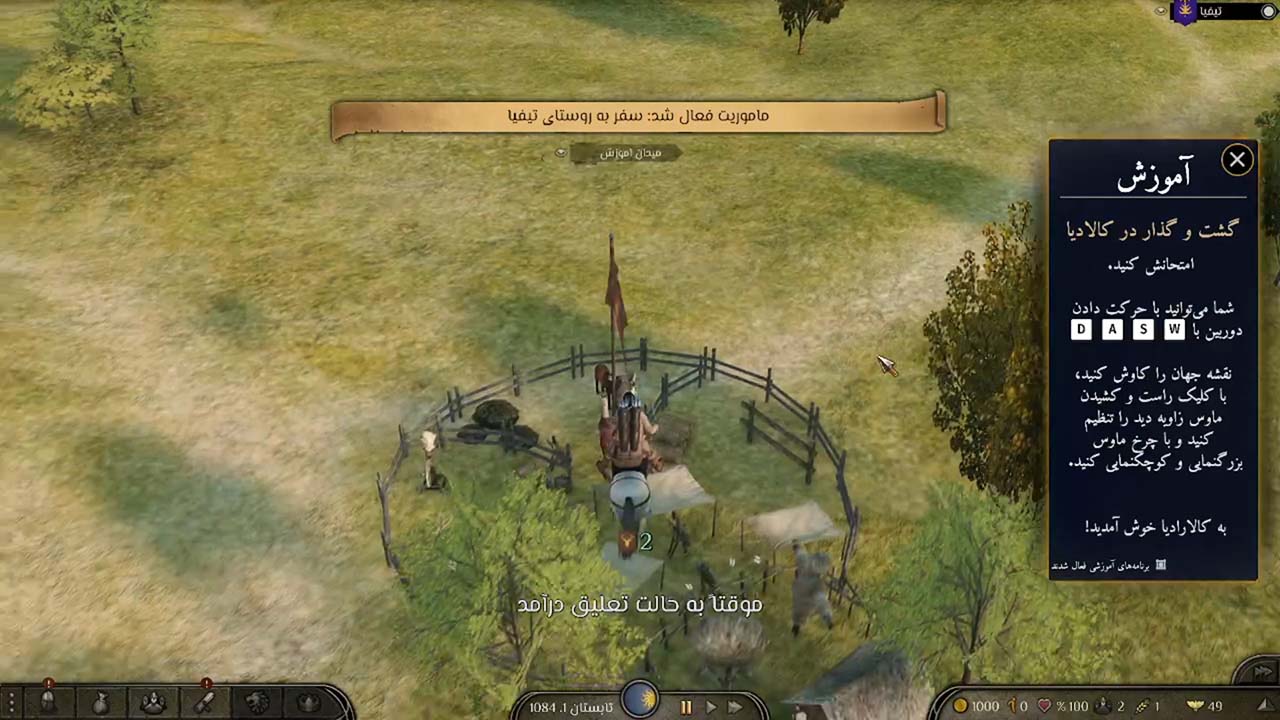
Task: Select the tracked Tifia village marker
Action: (x=1186, y=12)
